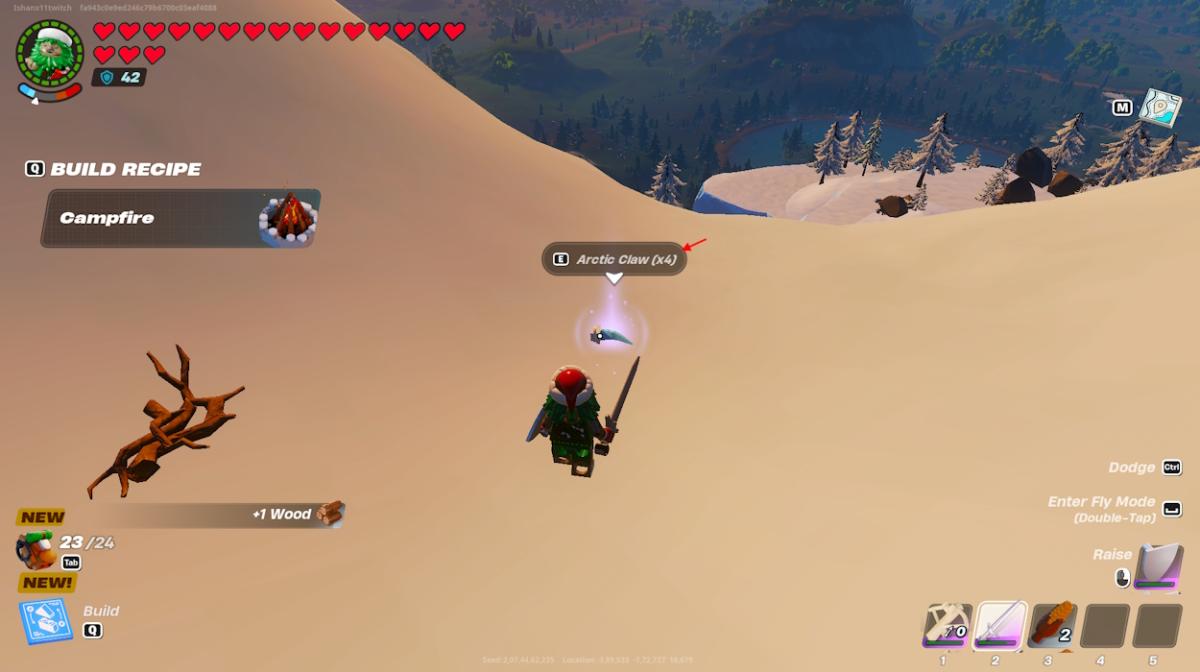
Task: Click the player portrait avatar
Action: coord(50,52)
